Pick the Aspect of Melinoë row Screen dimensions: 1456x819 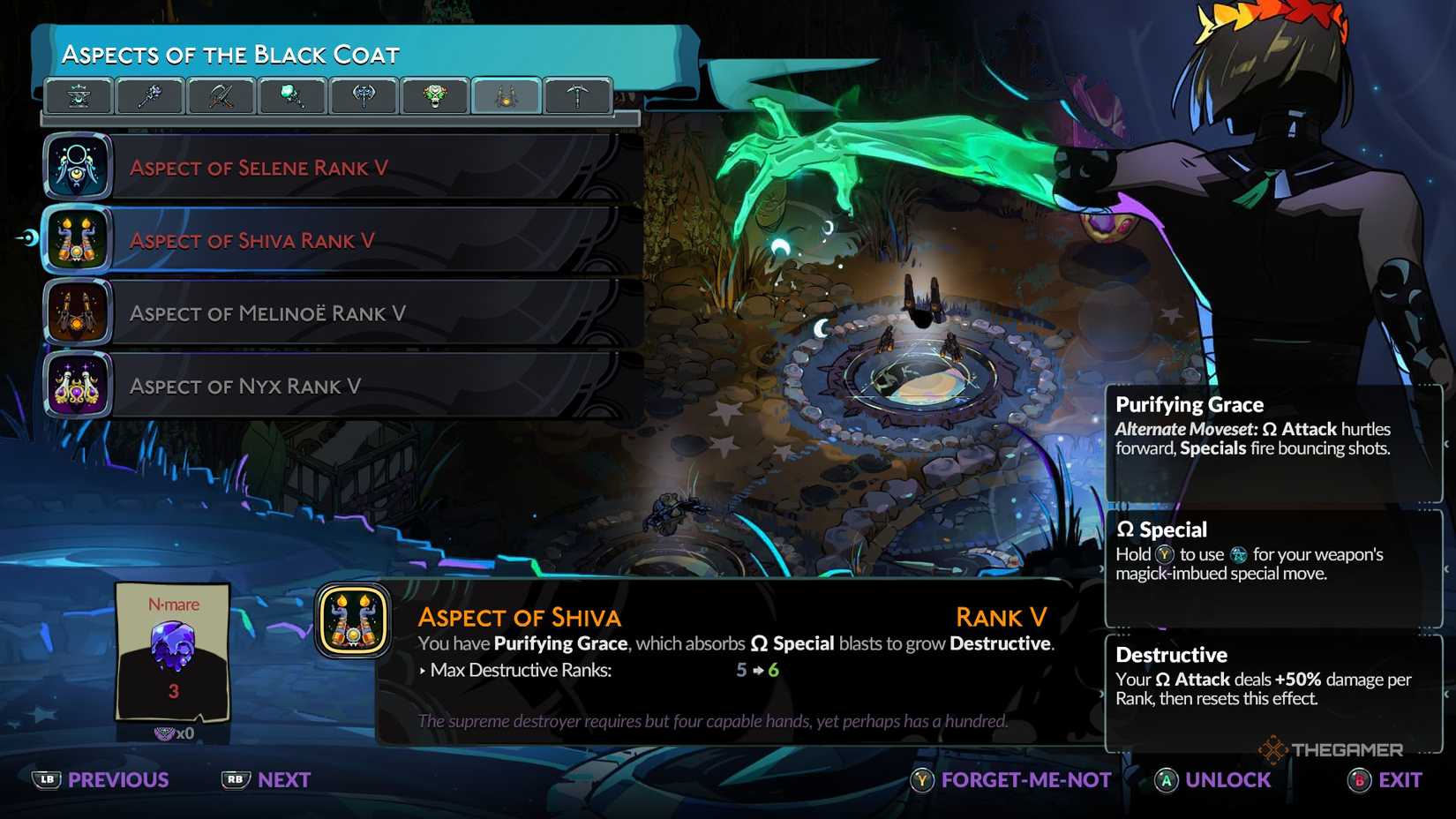(x=344, y=313)
